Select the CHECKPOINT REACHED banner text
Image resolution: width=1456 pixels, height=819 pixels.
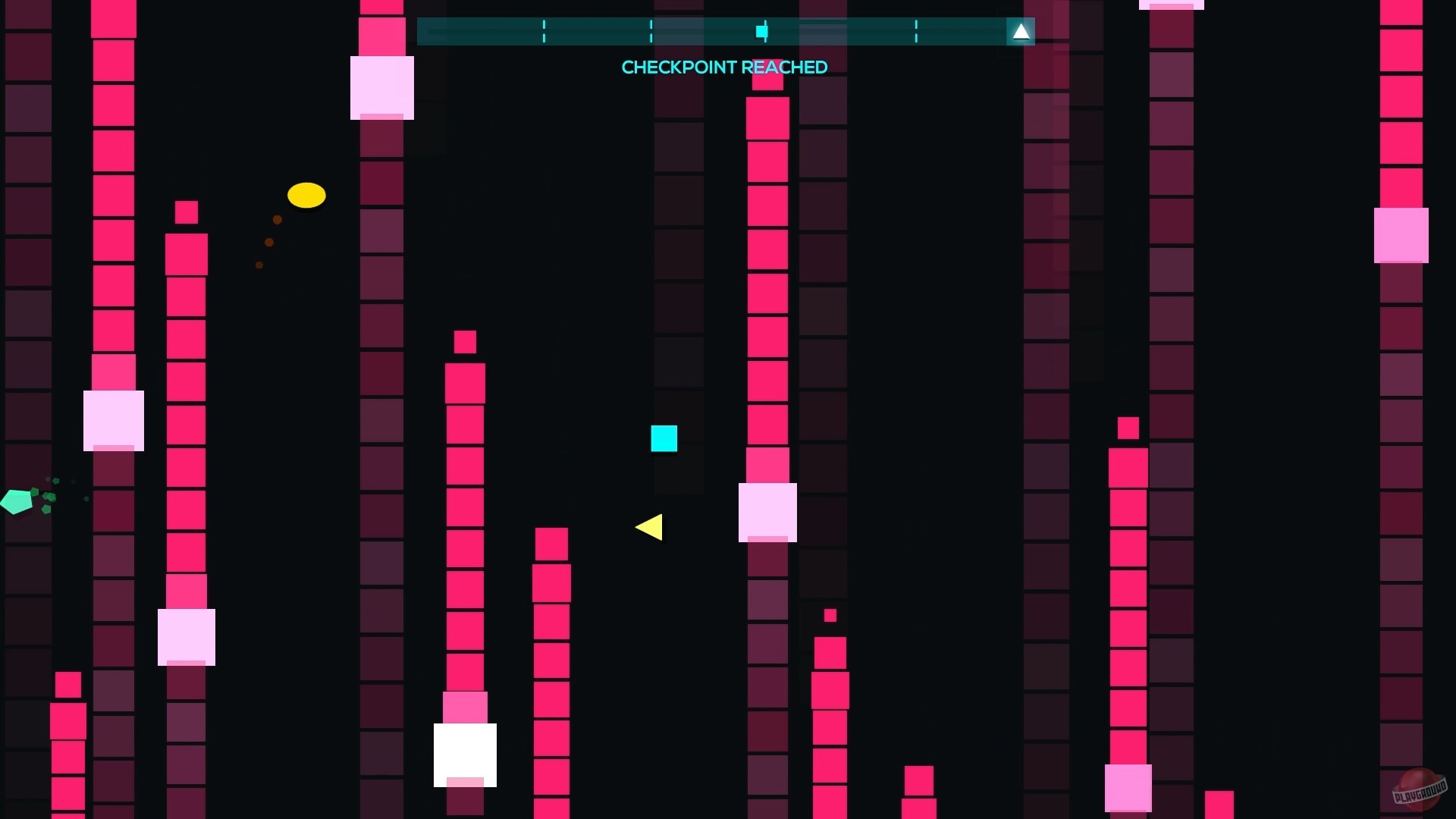(x=724, y=67)
